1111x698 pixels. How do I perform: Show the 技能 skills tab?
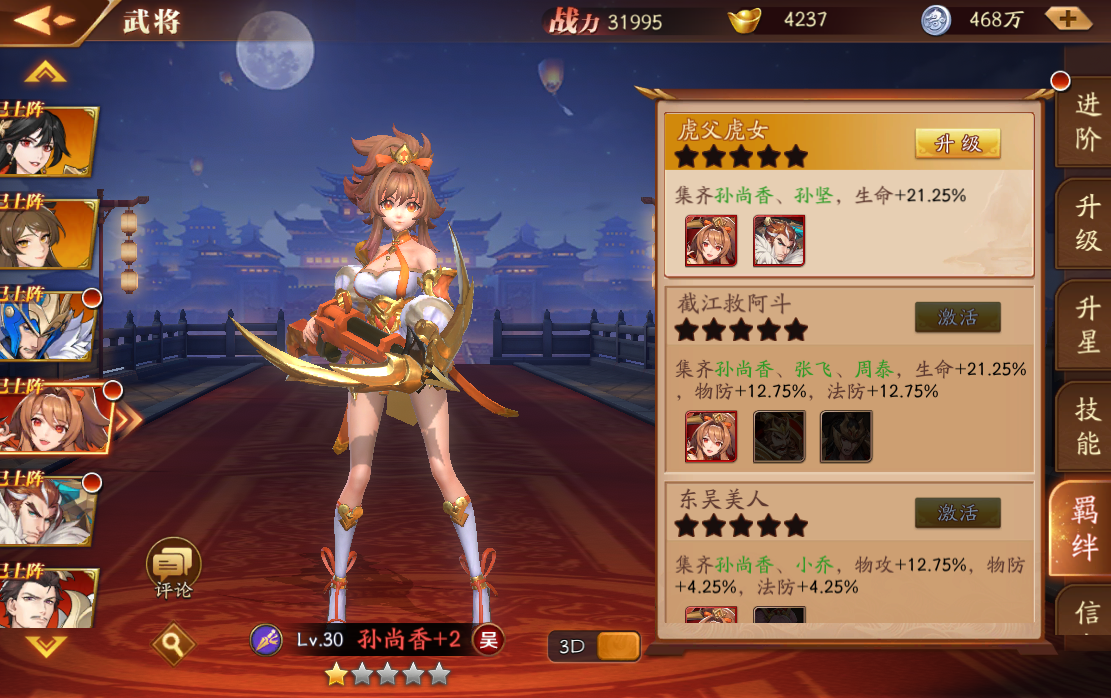tap(1087, 426)
